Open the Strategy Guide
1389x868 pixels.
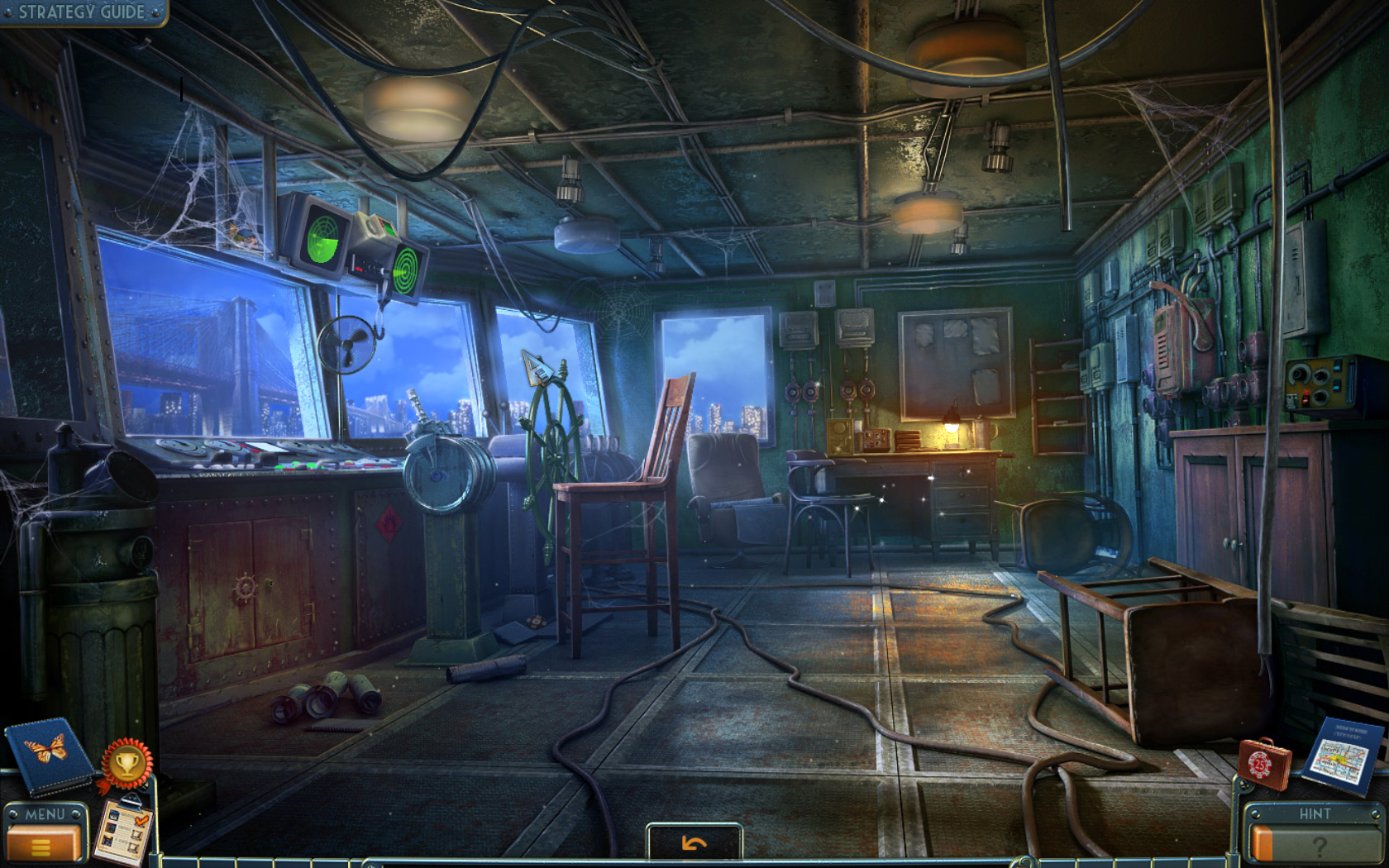point(79,12)
